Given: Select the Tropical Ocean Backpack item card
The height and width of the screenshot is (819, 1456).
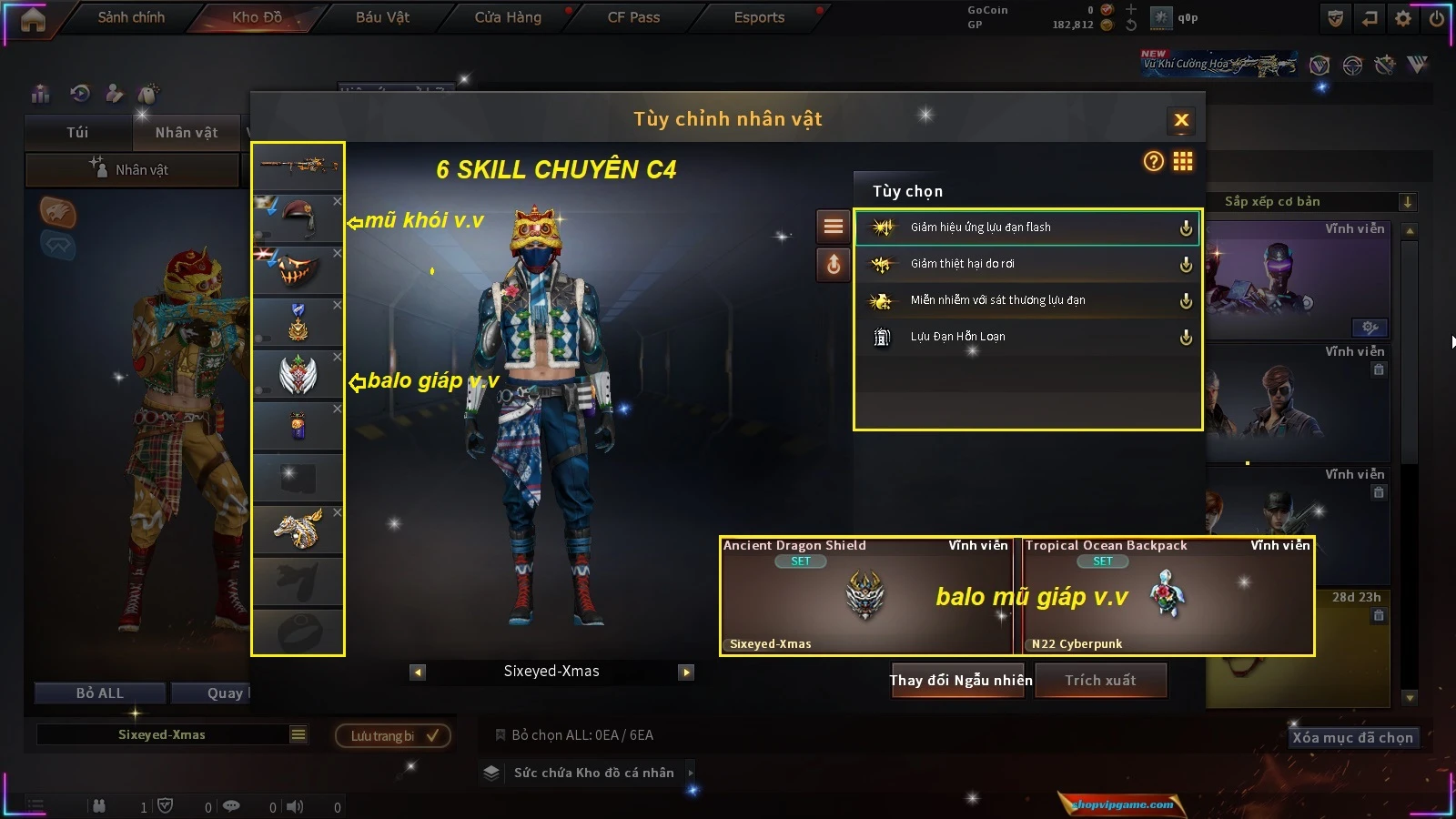Looking at the screenshot, I should (1168, 596).
